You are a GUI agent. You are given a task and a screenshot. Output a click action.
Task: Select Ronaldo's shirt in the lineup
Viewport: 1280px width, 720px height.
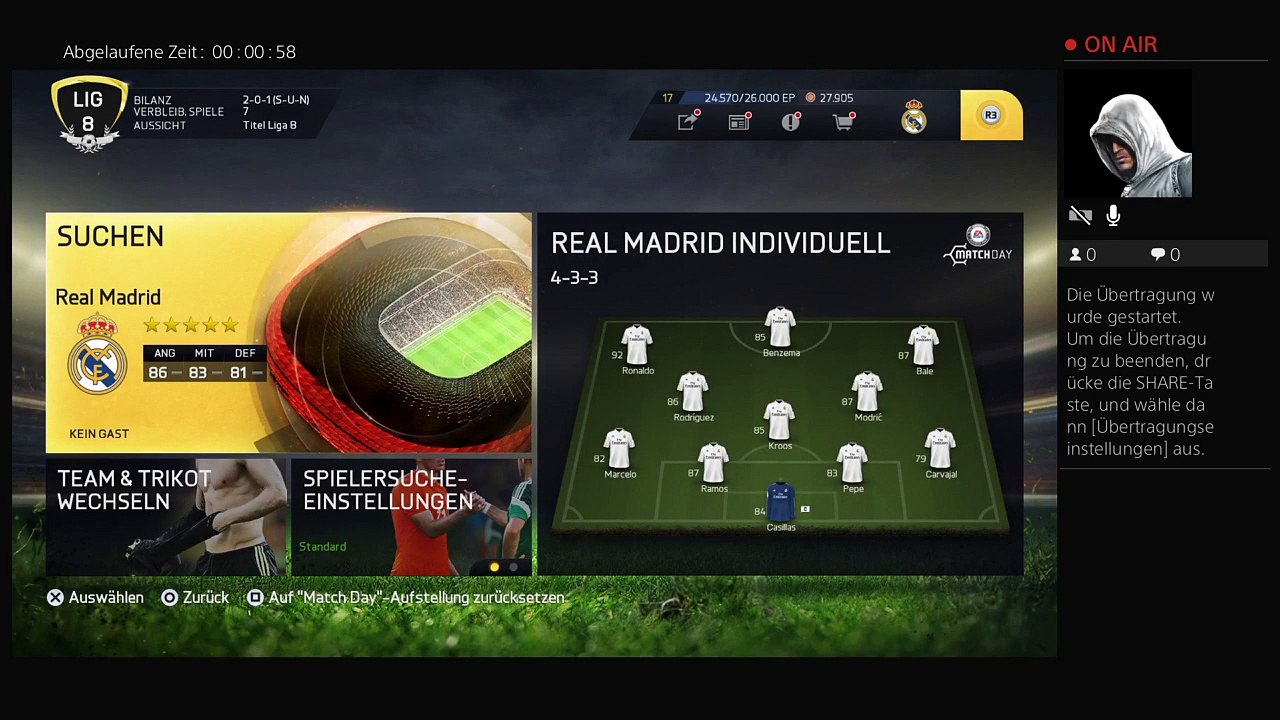pyautogui.click(x=637, y=346)
